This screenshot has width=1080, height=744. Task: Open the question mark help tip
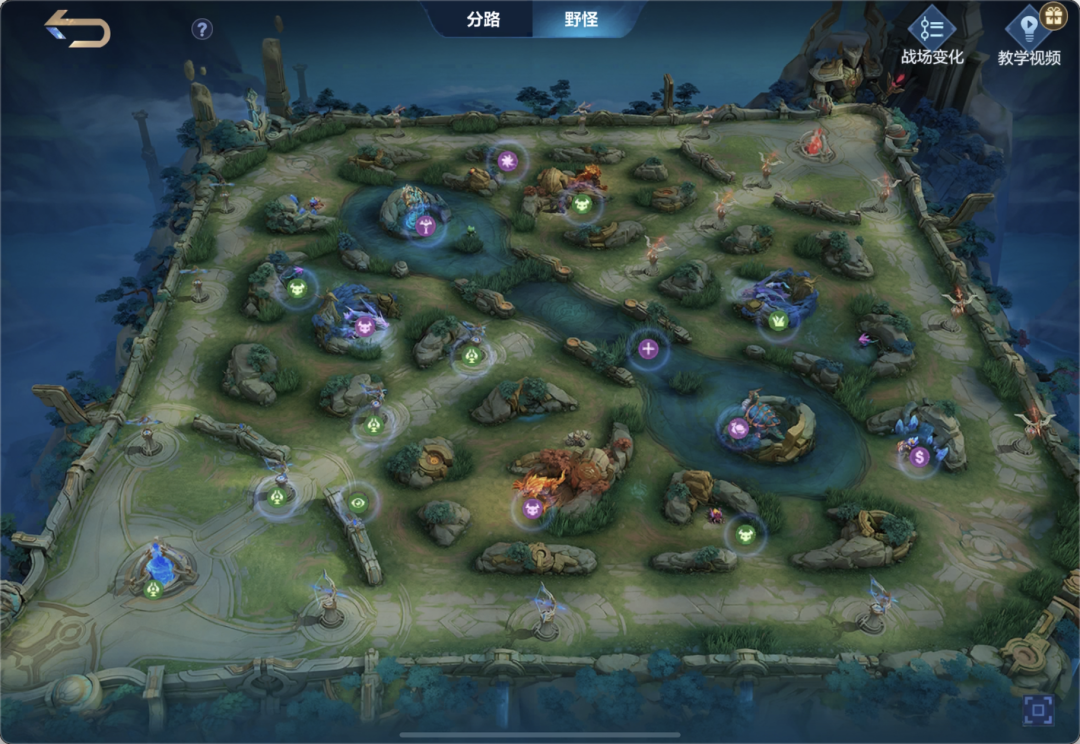pos(202,29)
